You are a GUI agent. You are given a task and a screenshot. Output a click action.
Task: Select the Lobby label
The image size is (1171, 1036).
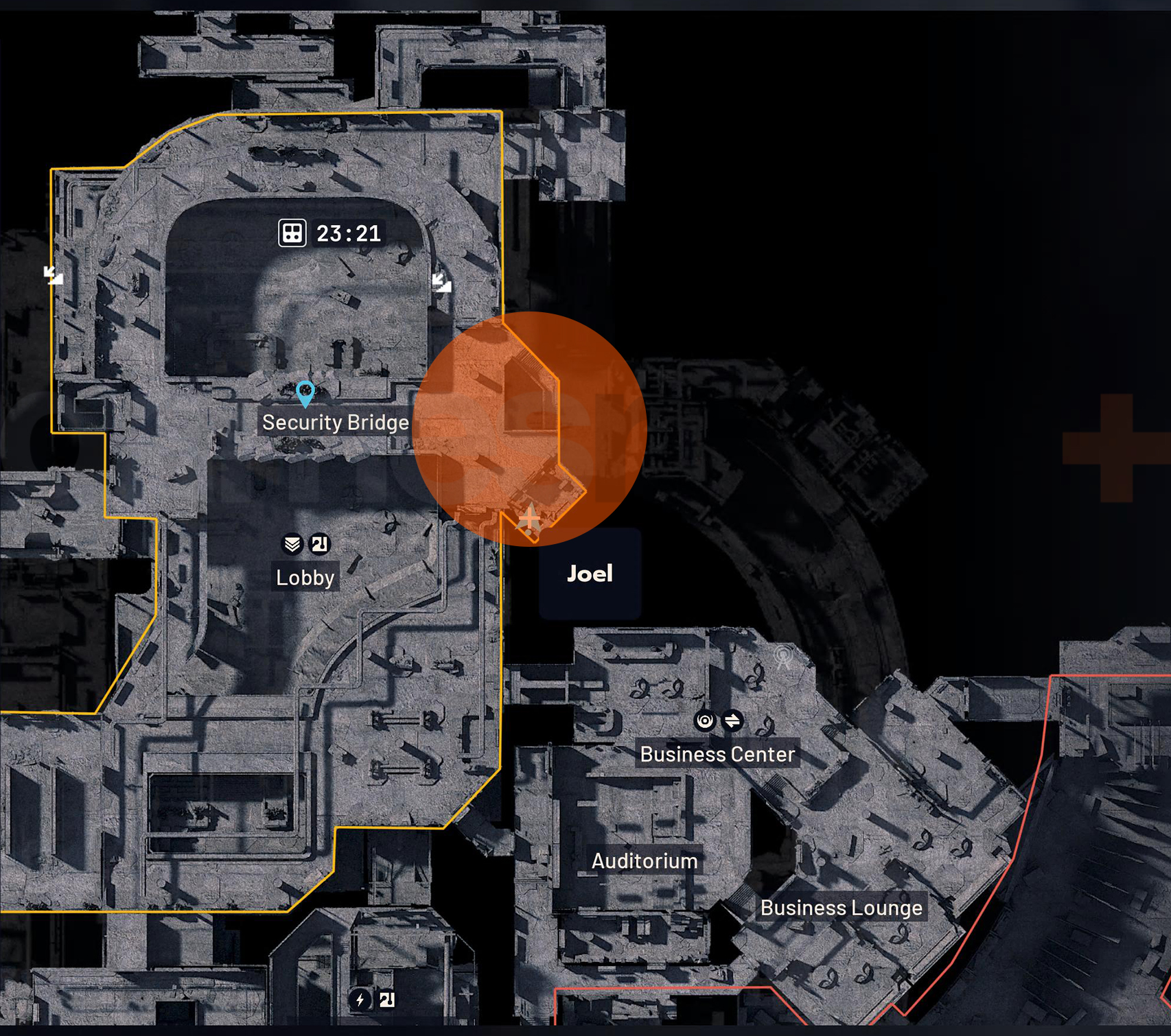(305, 577)
